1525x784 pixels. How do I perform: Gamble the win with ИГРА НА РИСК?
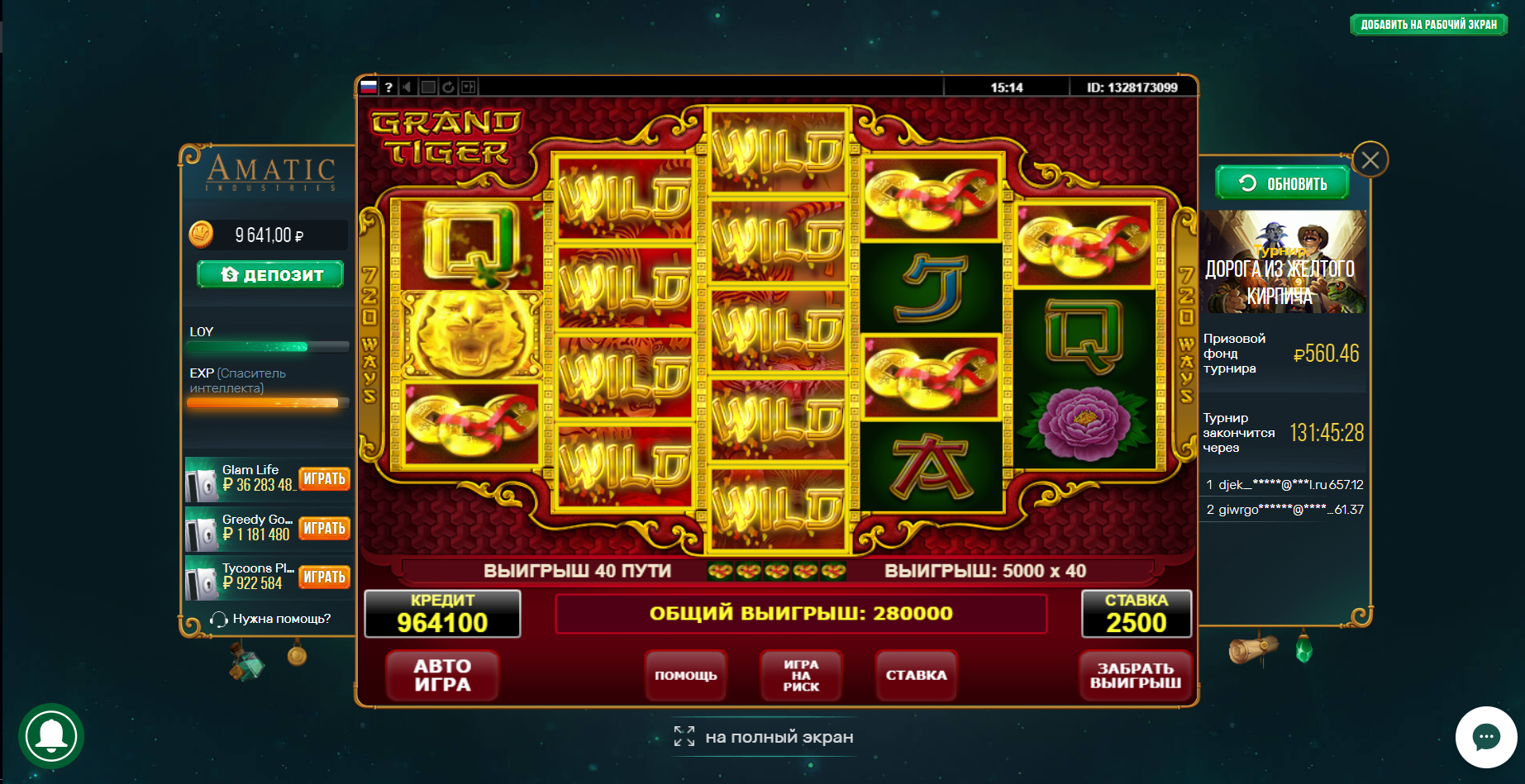(801, 676)
